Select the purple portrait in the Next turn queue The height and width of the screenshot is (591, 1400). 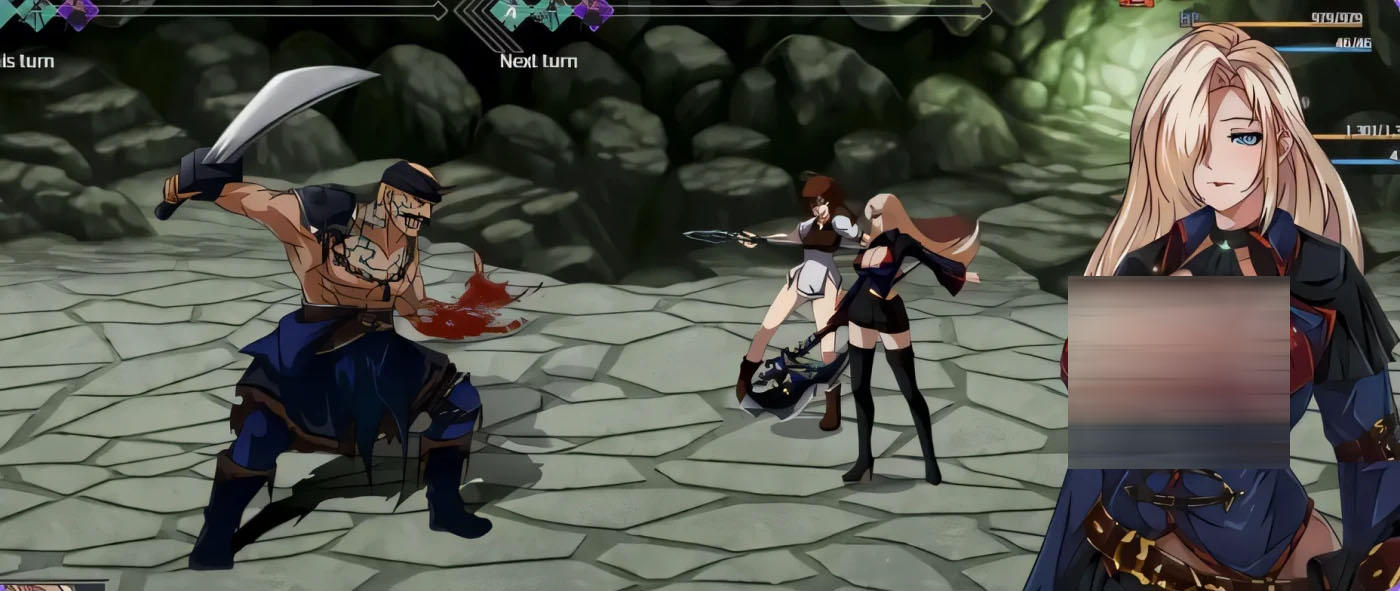click(x=592, y=12)
